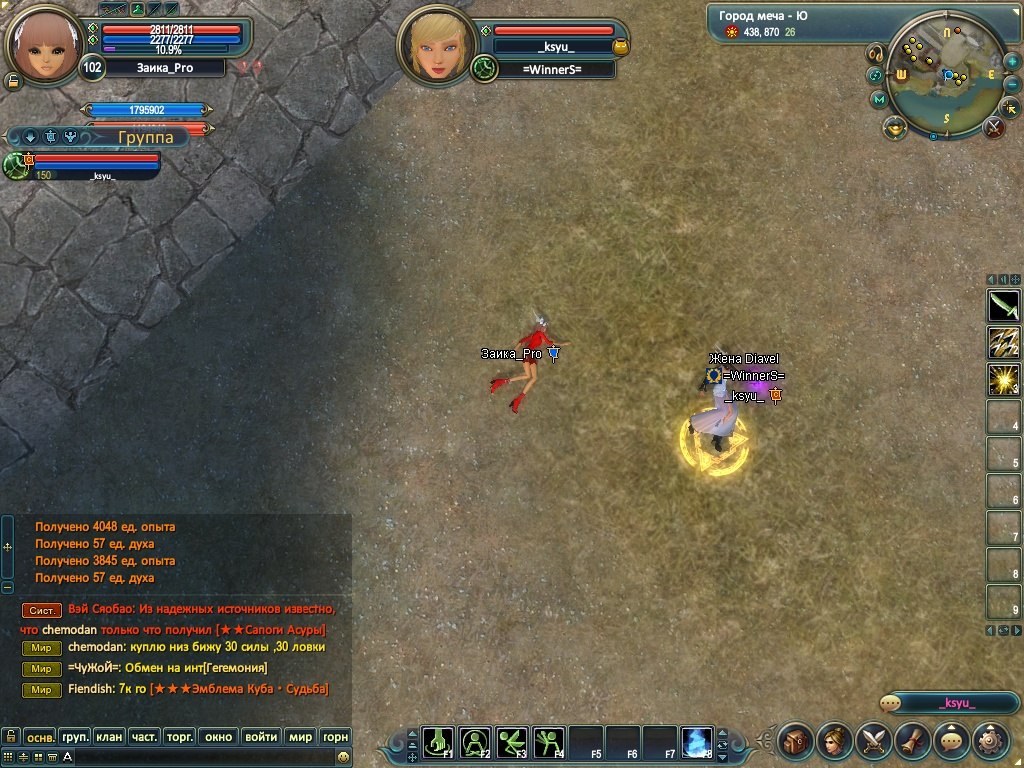This screenshot has height=768, width=1024.
Task: Toggle the chat lock padlock icon
Action: coord(10,737)
